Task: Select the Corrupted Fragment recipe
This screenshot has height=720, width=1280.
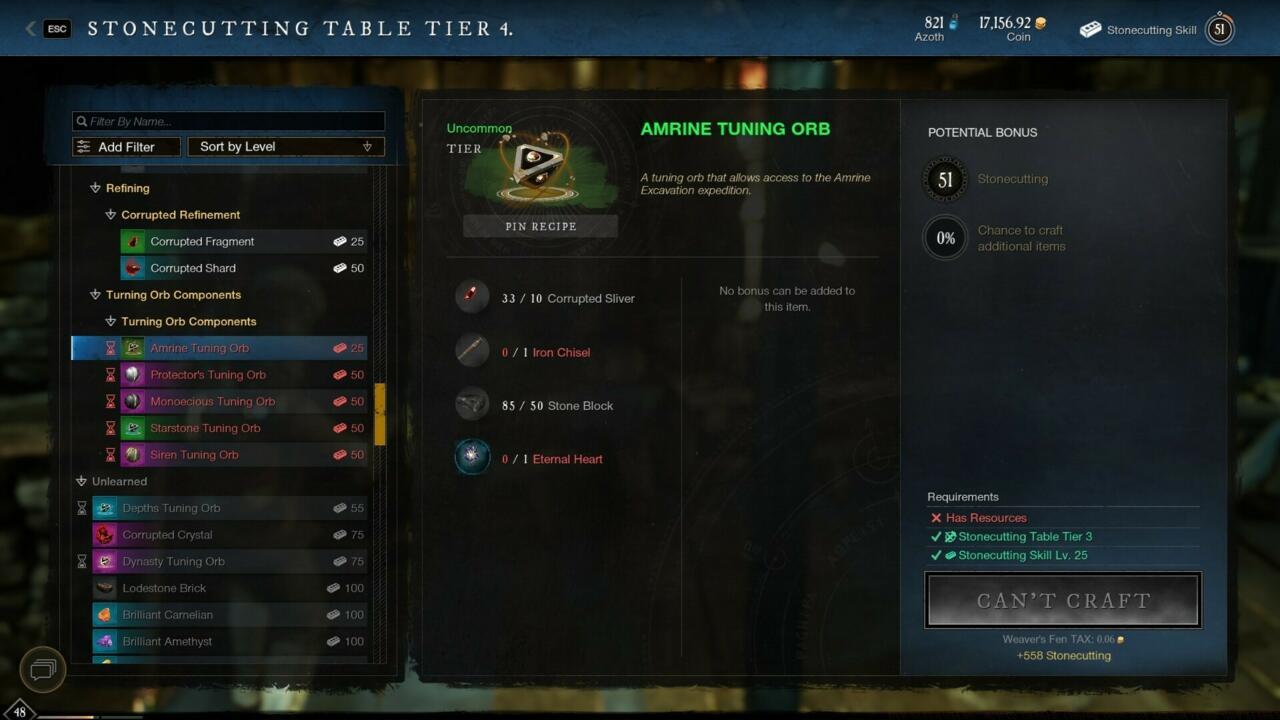Action: [202, 241]
